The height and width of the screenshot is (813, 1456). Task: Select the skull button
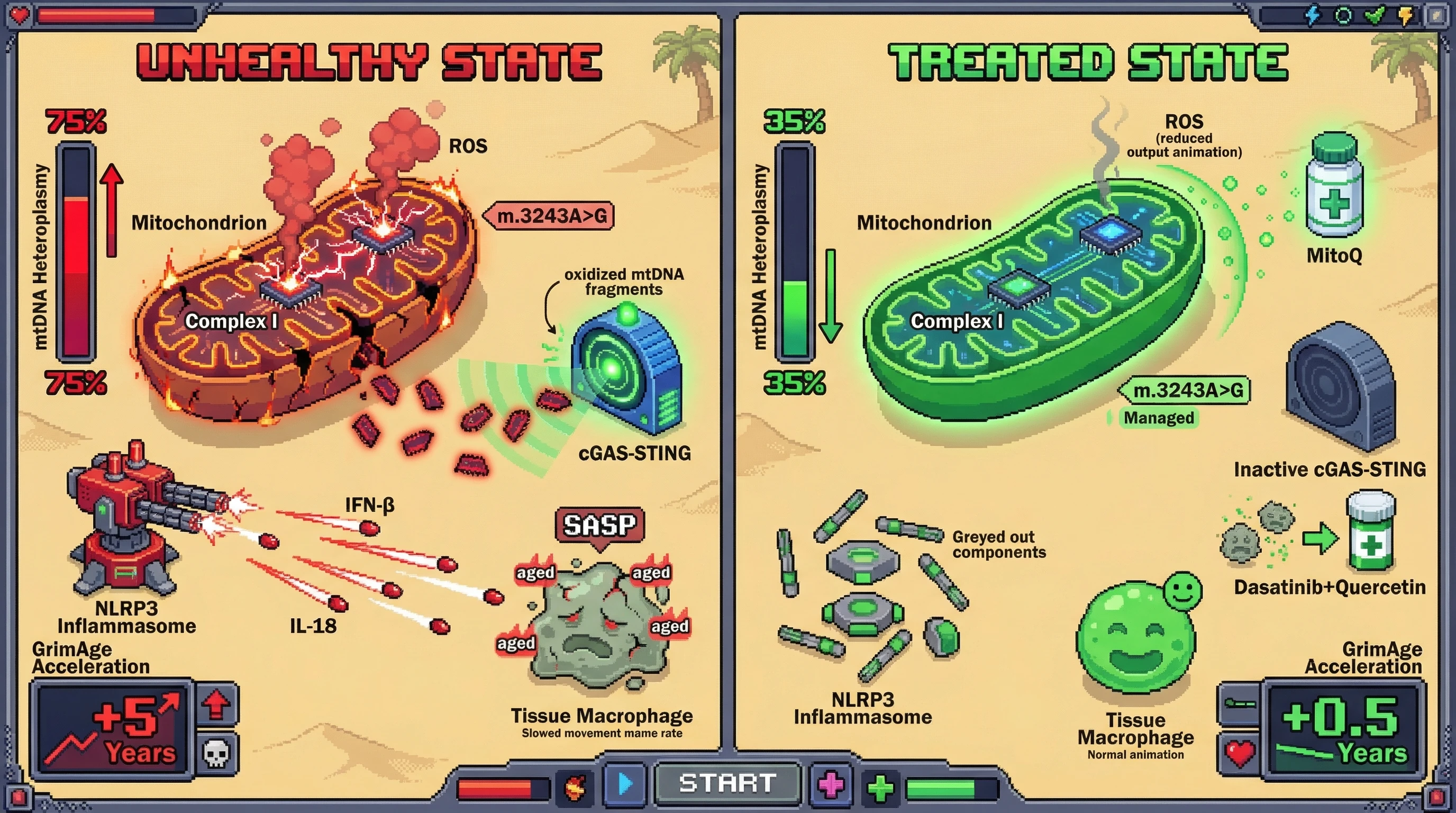[216, 753]
